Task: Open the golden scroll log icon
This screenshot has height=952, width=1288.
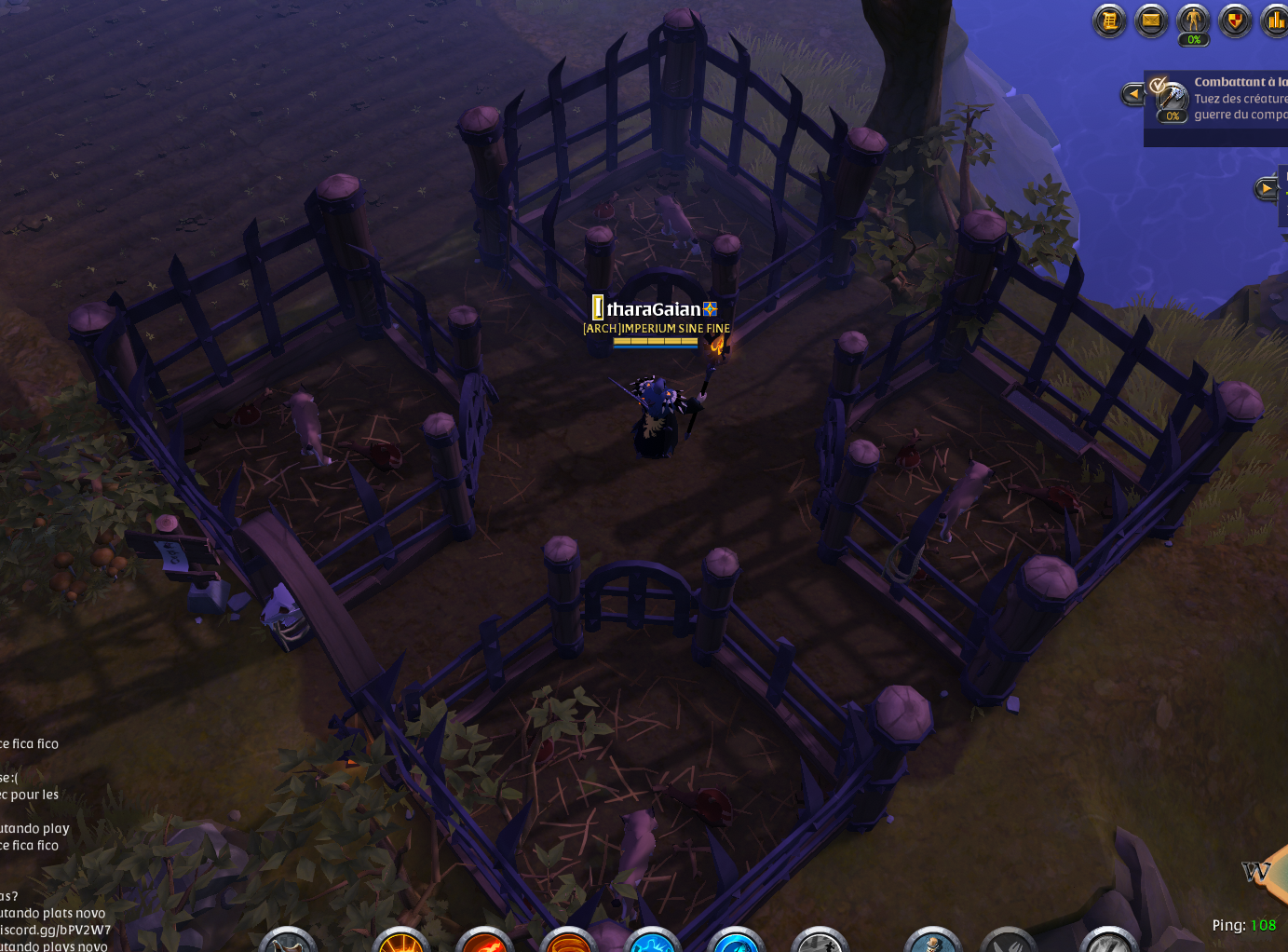Action: (1109, 20)
